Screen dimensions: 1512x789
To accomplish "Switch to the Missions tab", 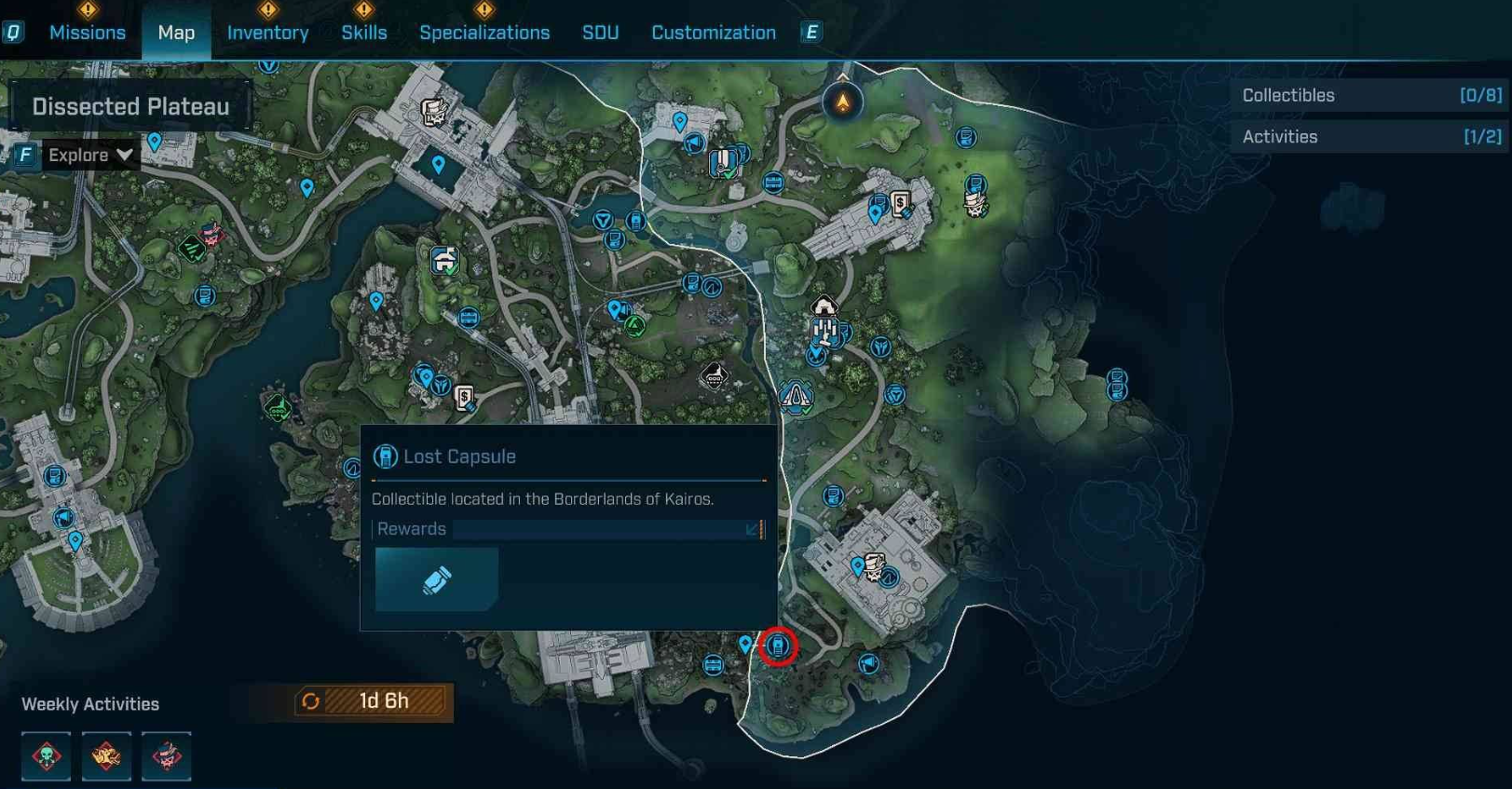I will click(87, 33).
